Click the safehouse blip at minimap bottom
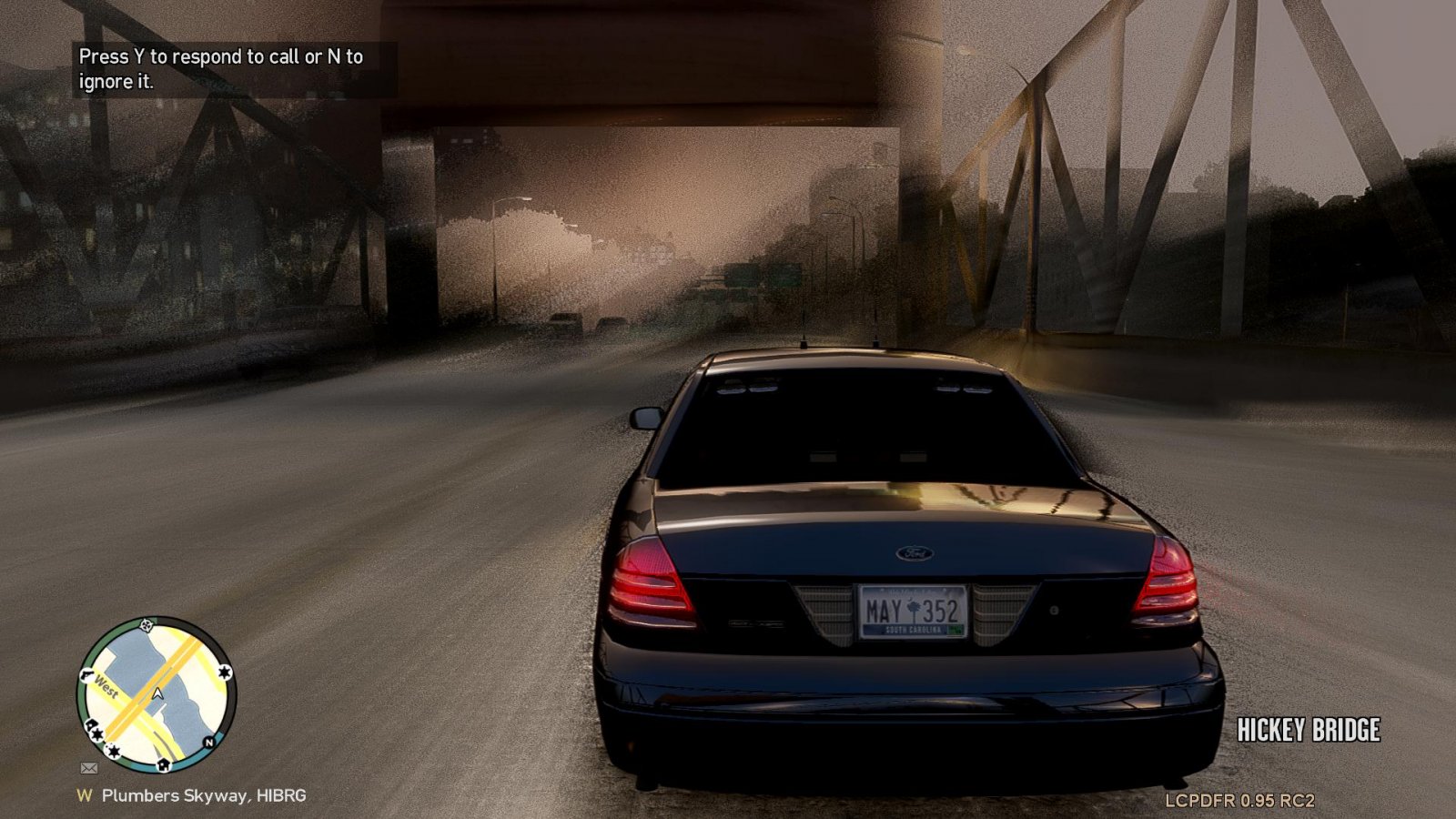The height and width of the screenshot is (819, 1456). [163, 764]
